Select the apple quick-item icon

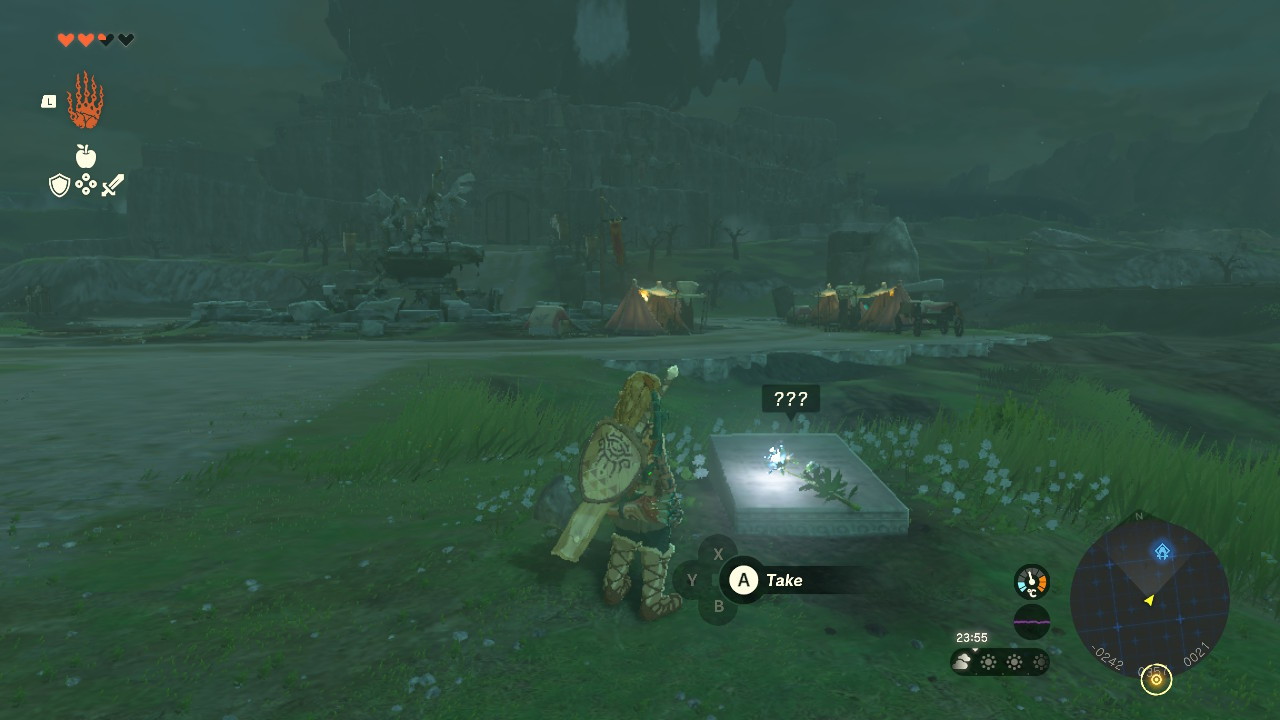[x=86, y=156]
